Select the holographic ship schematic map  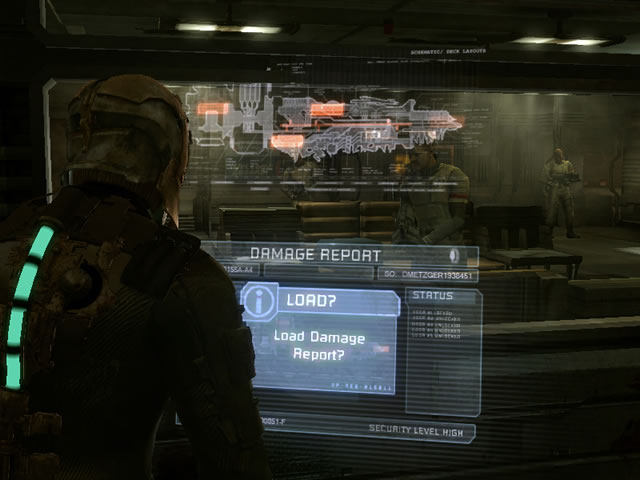(x=330, y=125)
